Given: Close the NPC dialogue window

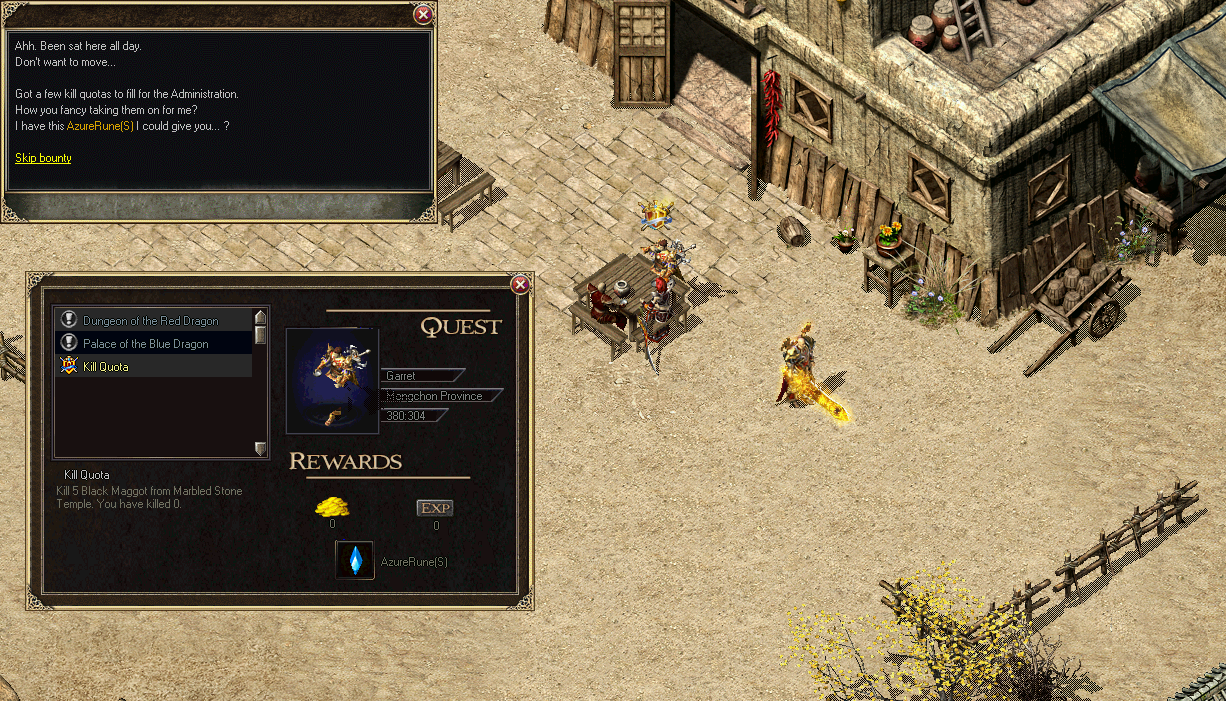Looking at the screenshot, I should [423, 14].
